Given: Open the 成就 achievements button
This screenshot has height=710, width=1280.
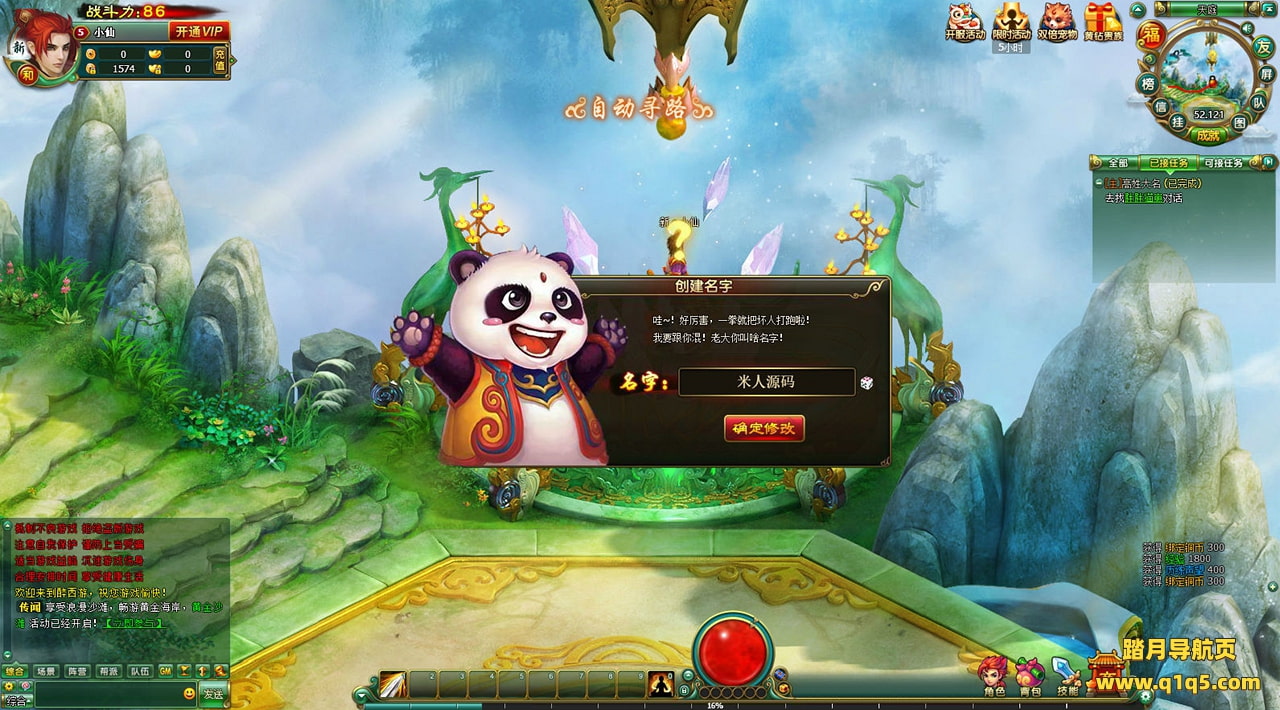Looking at the screenshot, I should pyautogui.click(x=1208, y=135).
